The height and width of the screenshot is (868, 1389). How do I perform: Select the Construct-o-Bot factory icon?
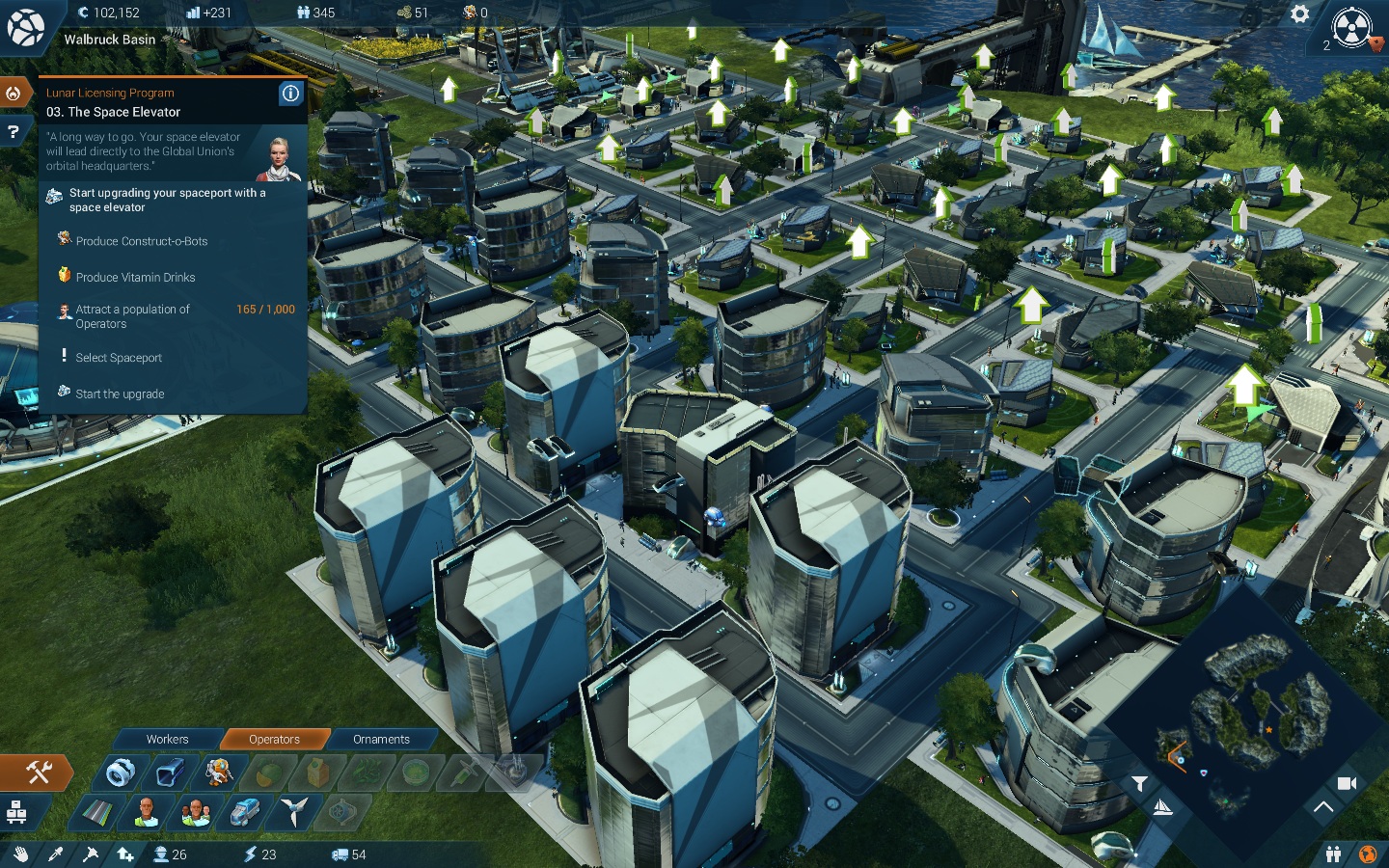coord(219,773)
